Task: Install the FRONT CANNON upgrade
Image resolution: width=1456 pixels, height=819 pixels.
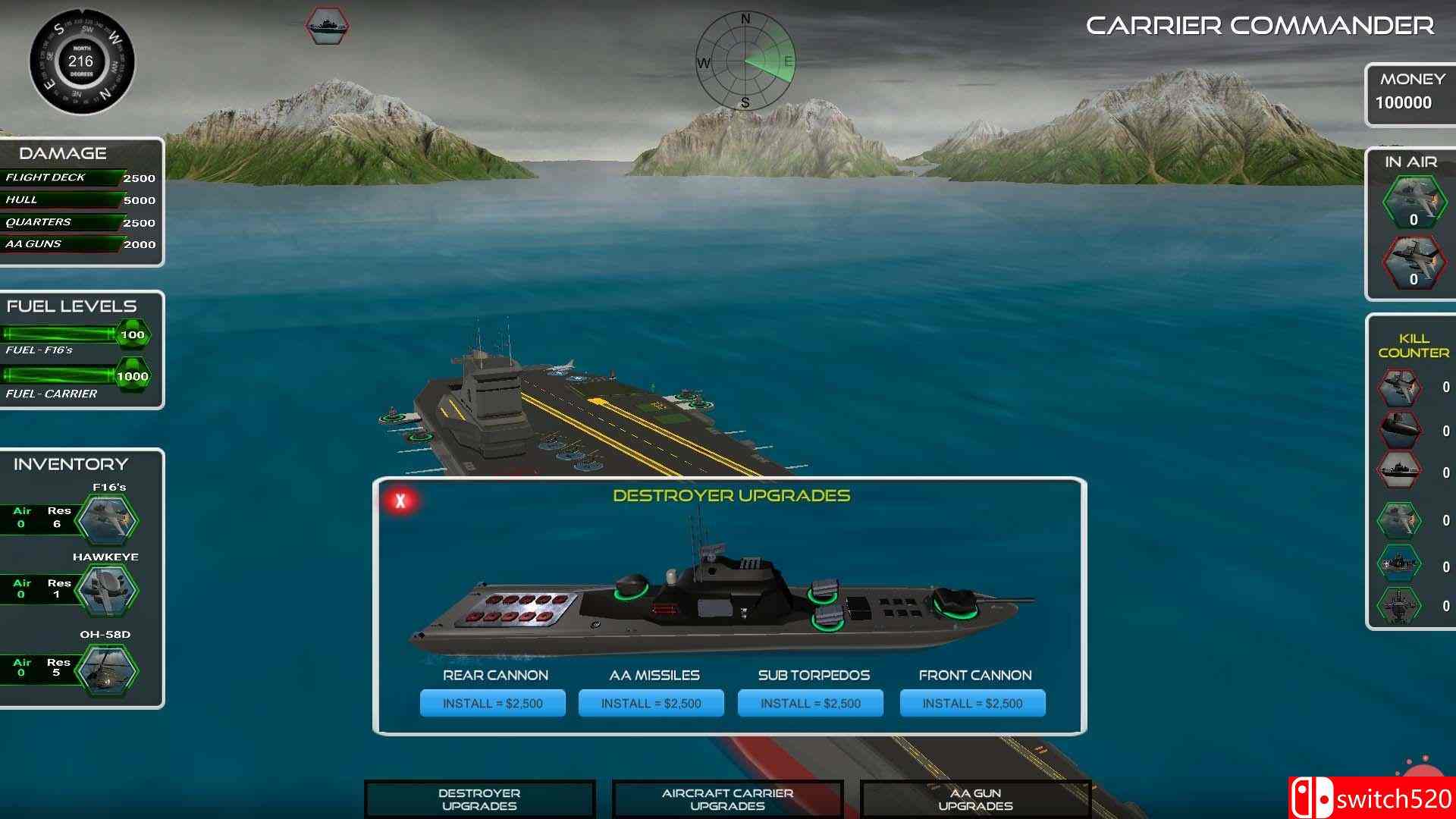Action: pyautogui.click(x=972, y=703)
